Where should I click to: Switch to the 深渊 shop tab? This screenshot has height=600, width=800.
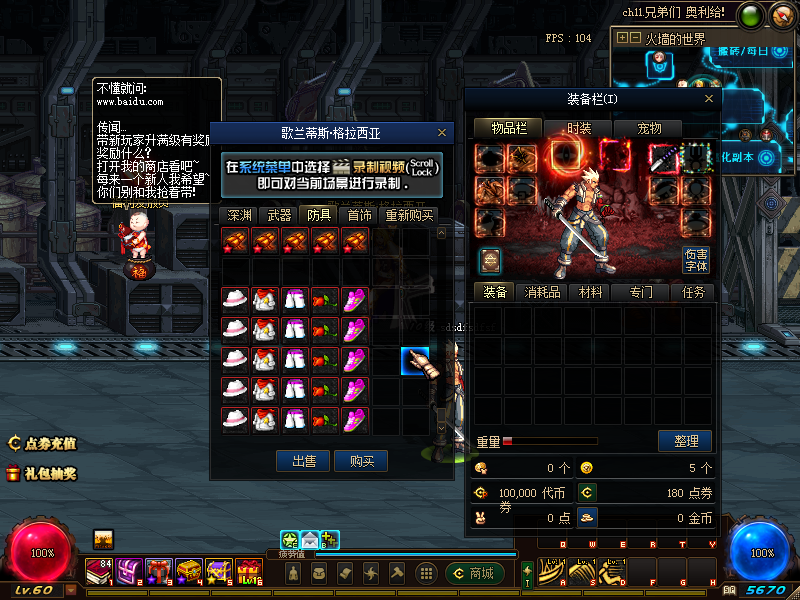239,215
